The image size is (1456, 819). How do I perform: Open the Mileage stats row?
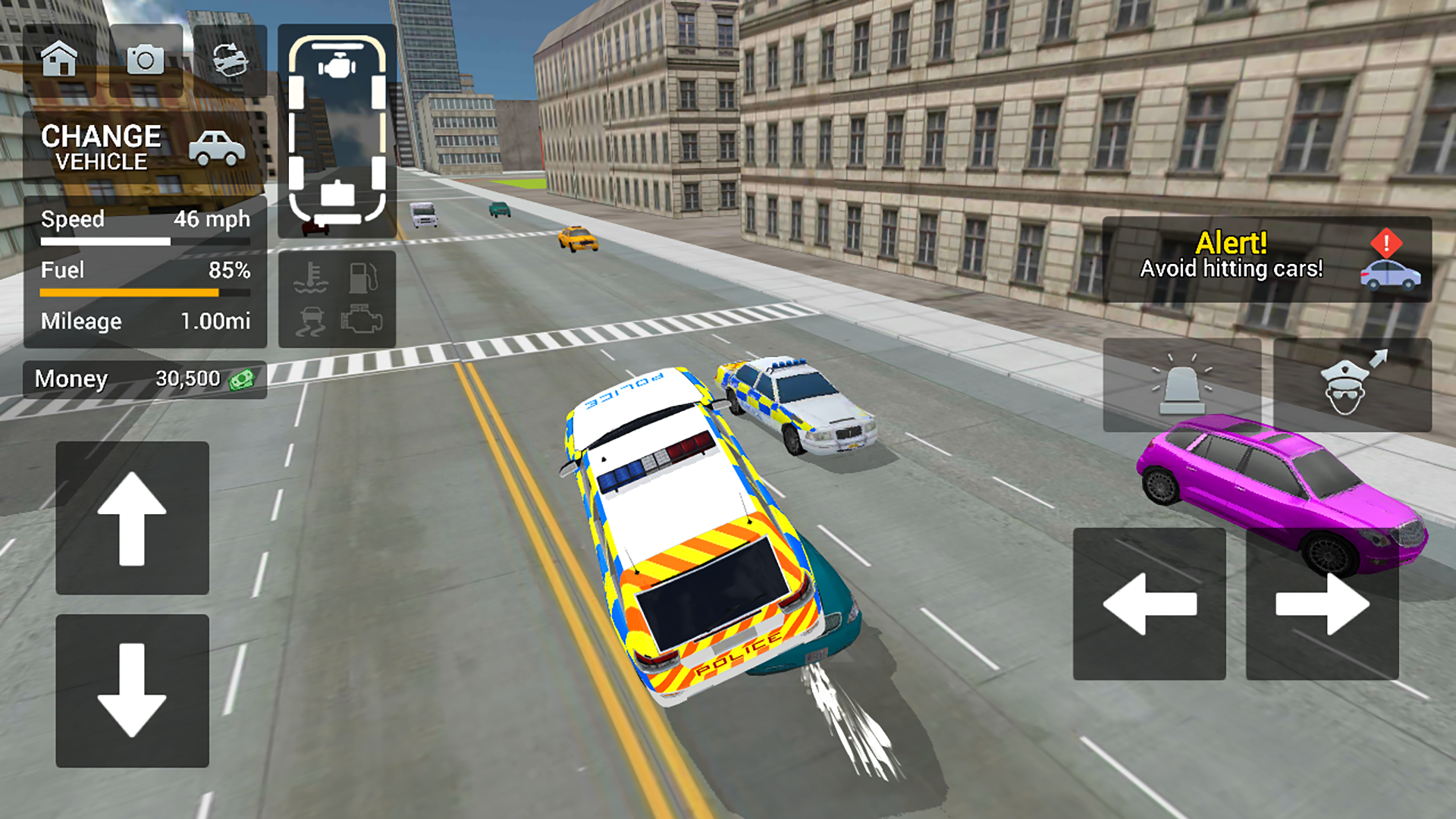[144, 321]
